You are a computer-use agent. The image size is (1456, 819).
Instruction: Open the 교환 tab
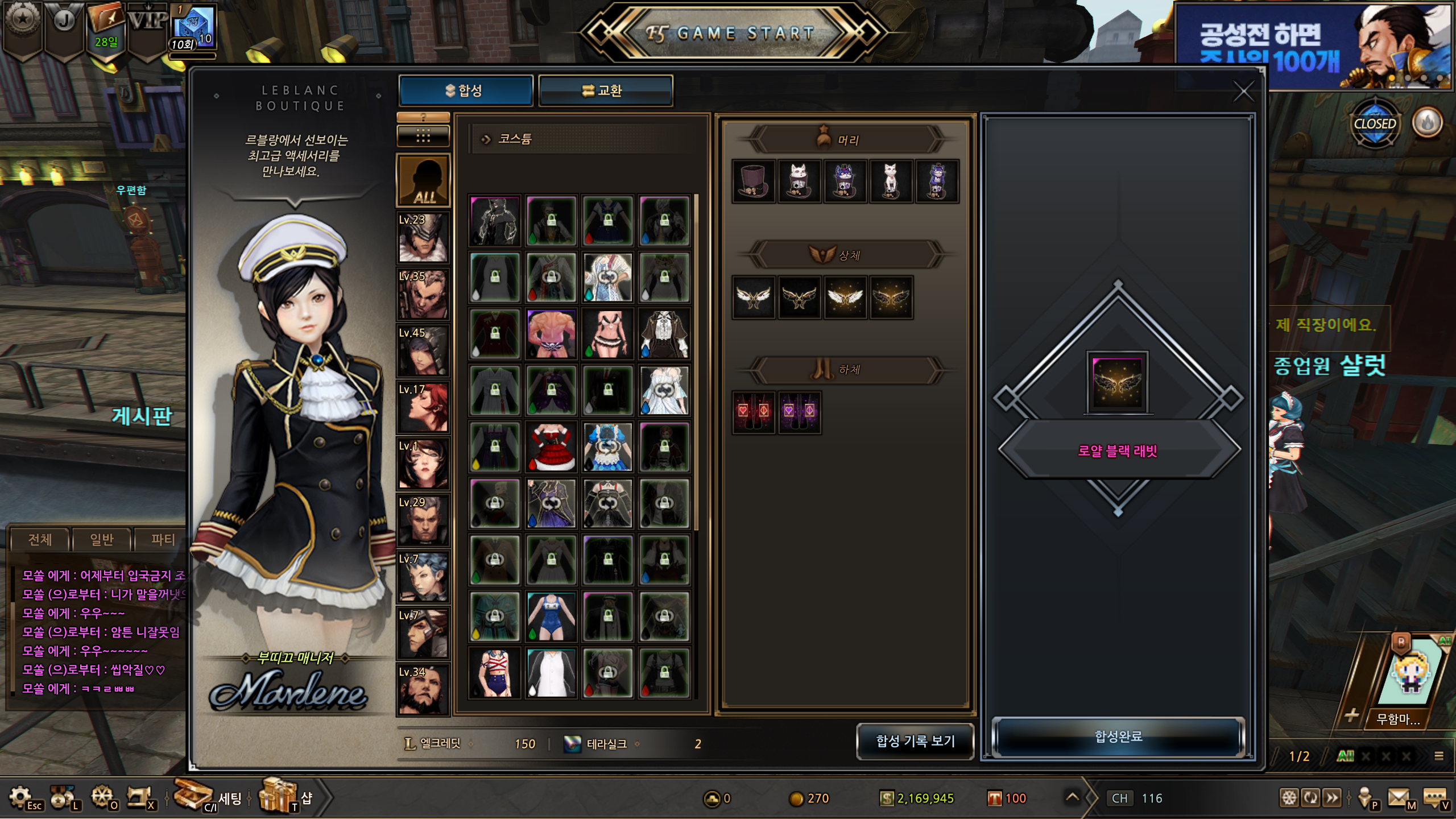[x=605, y=91]
